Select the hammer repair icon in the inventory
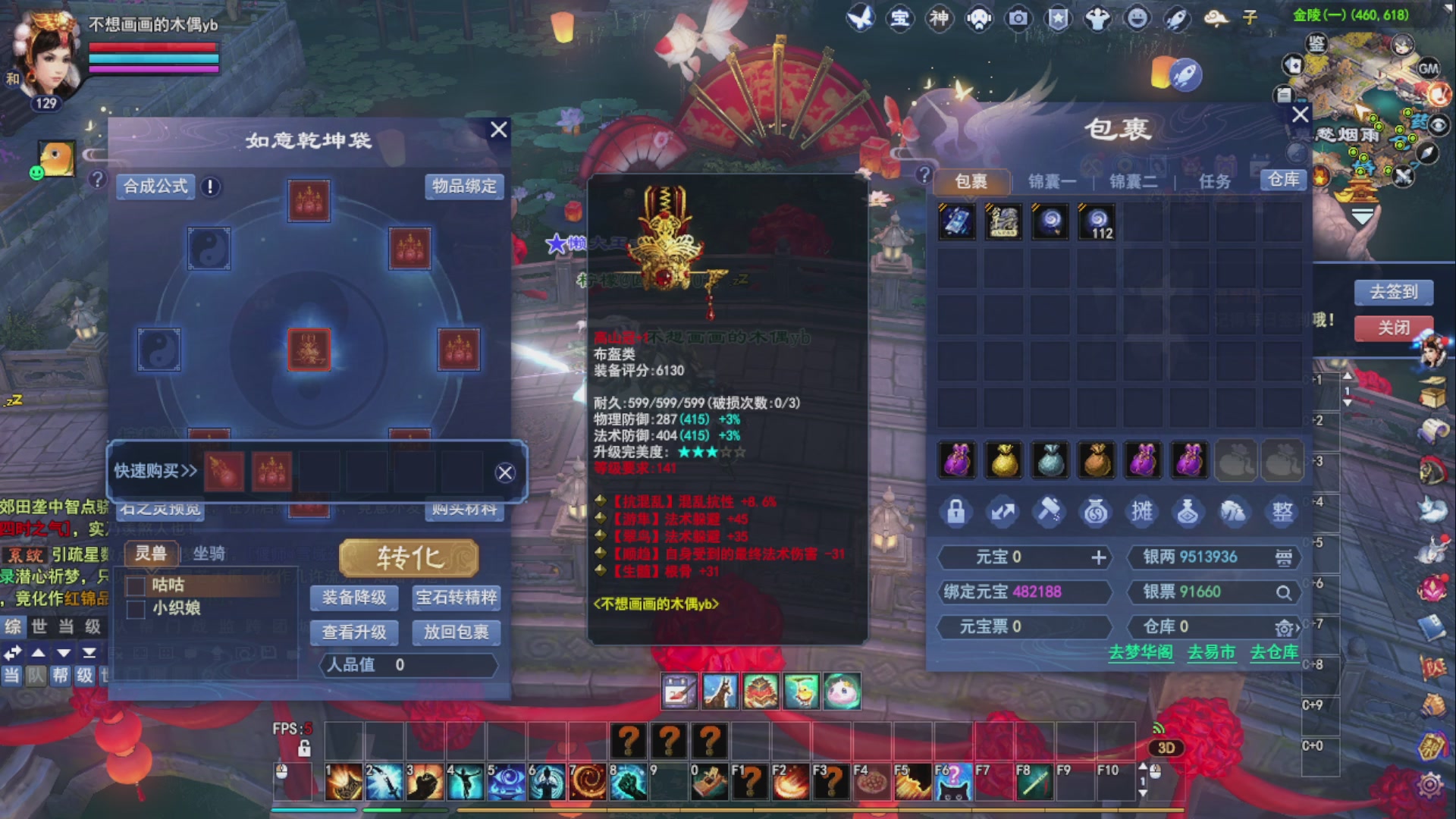 (1050, 511)
